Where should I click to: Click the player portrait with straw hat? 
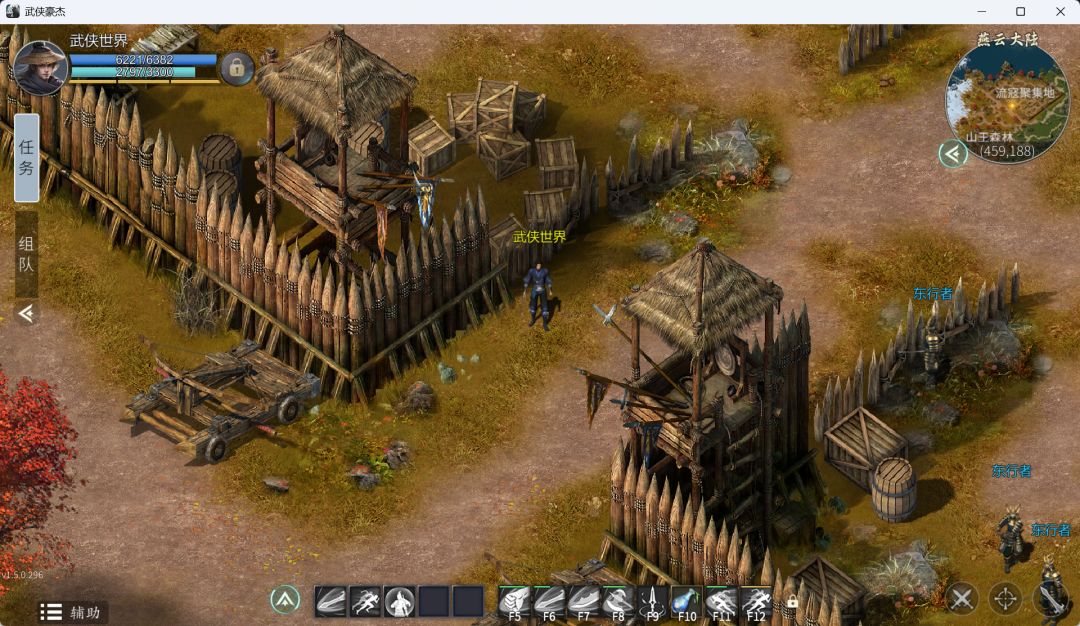(x=40, y=67)
